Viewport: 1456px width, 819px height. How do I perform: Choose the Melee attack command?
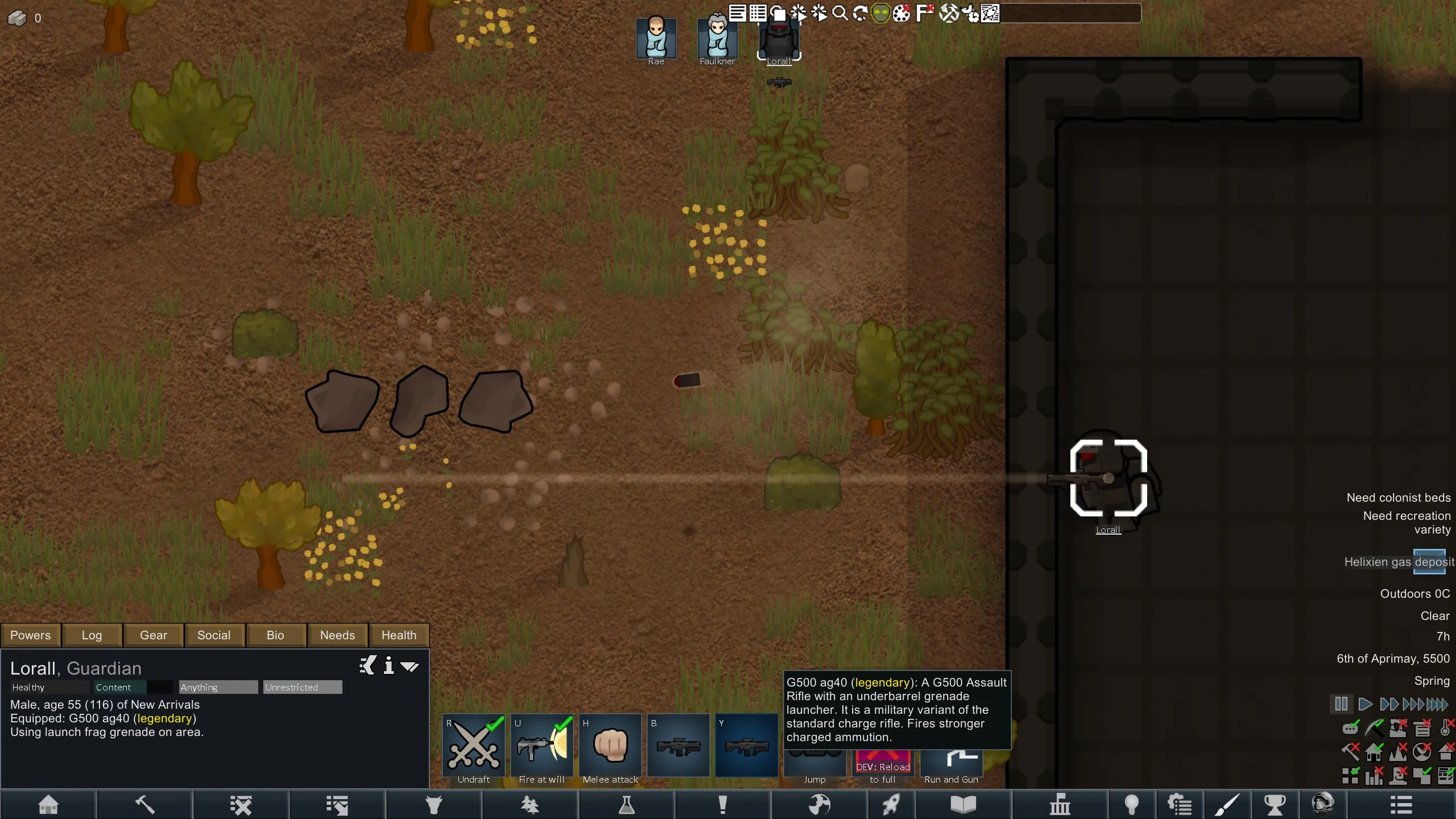pyautogui.click(x=610, y=746)
